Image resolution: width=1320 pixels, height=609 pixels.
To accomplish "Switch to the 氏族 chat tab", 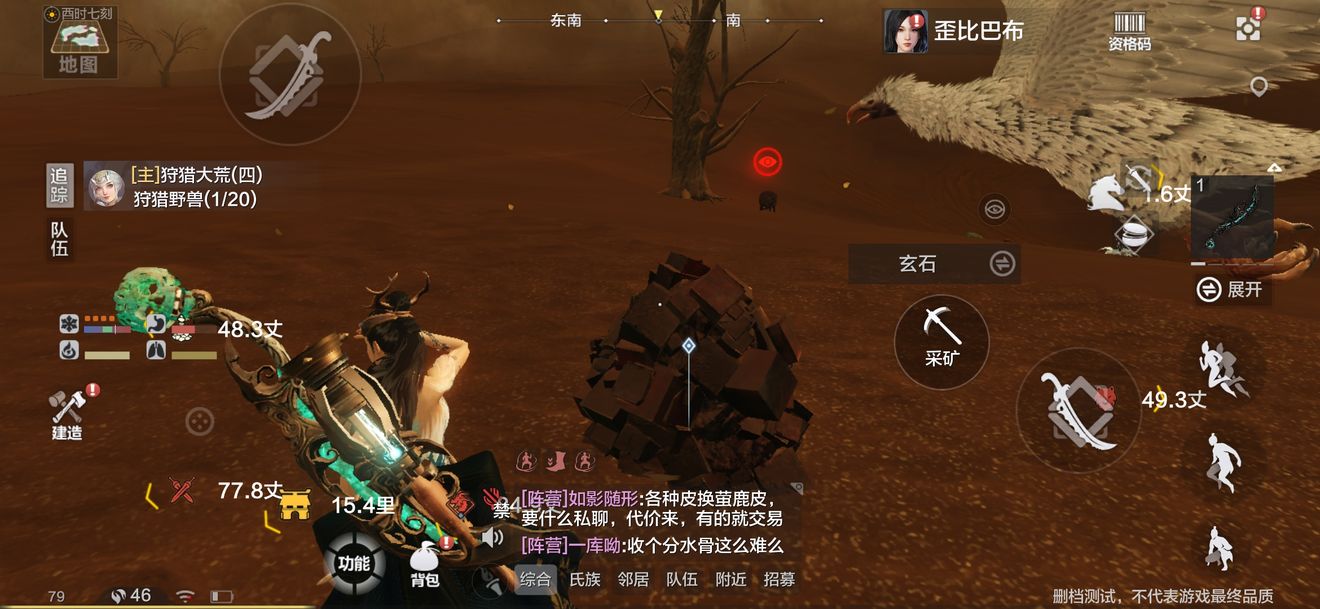I will click(x=585, y=579).
